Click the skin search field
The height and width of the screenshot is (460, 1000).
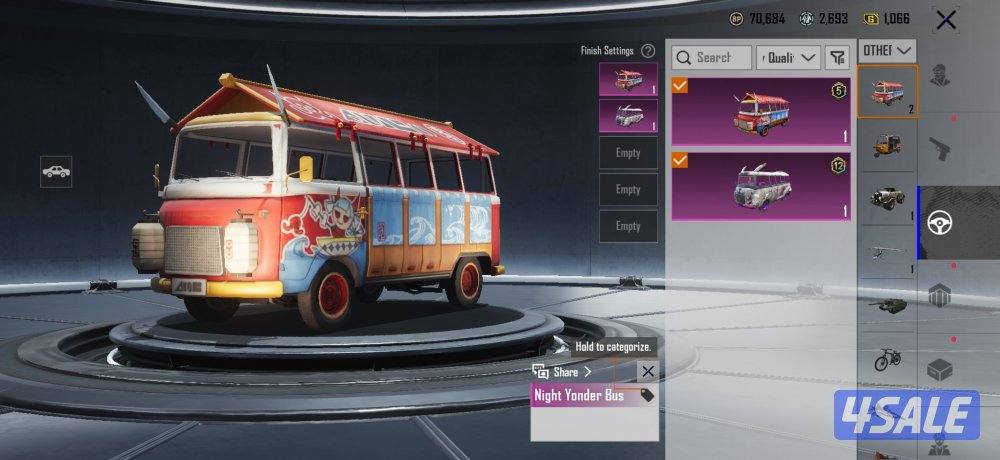(x=712, y=58)
